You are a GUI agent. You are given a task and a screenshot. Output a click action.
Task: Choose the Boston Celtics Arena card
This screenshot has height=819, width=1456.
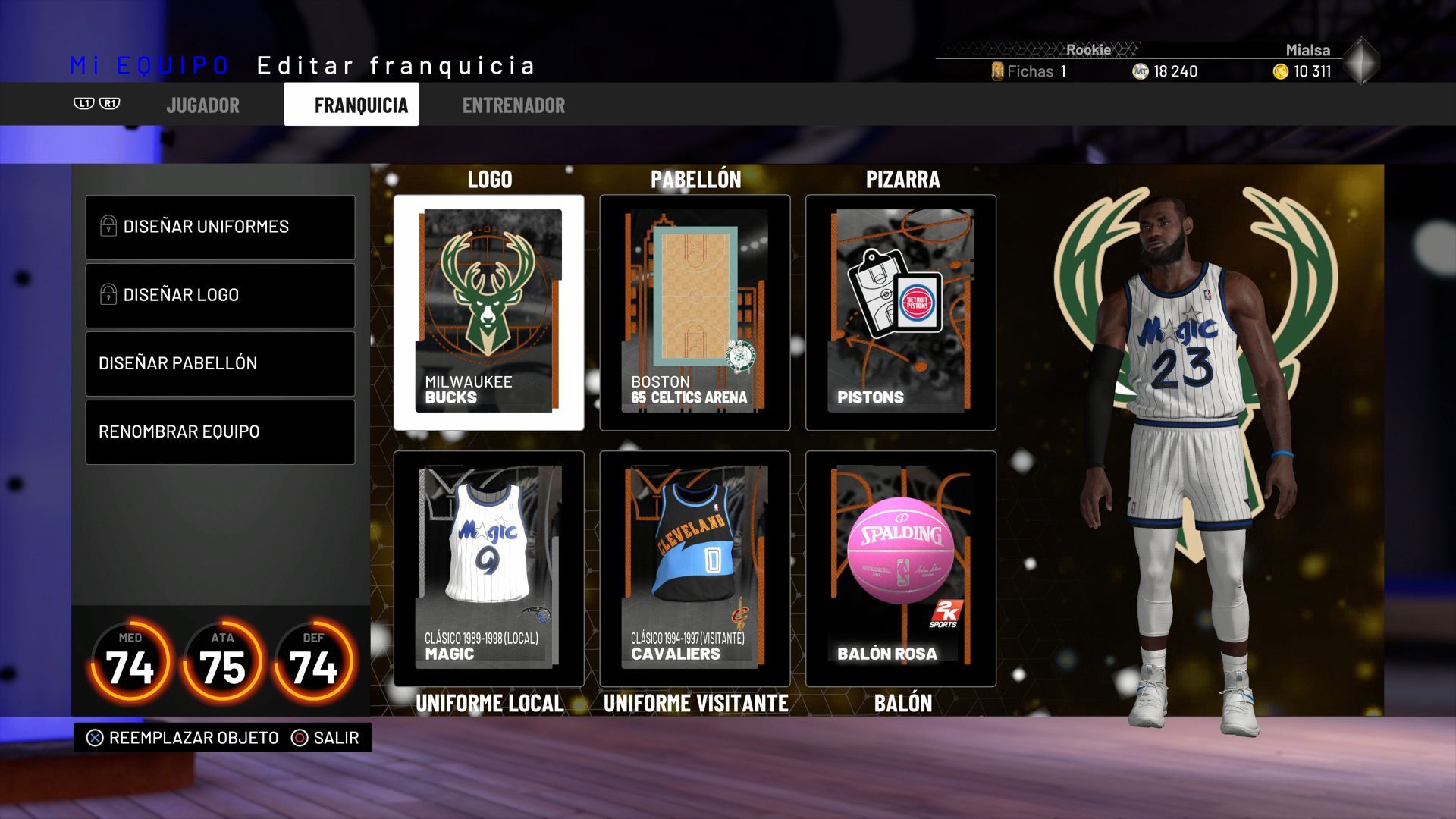695,312
